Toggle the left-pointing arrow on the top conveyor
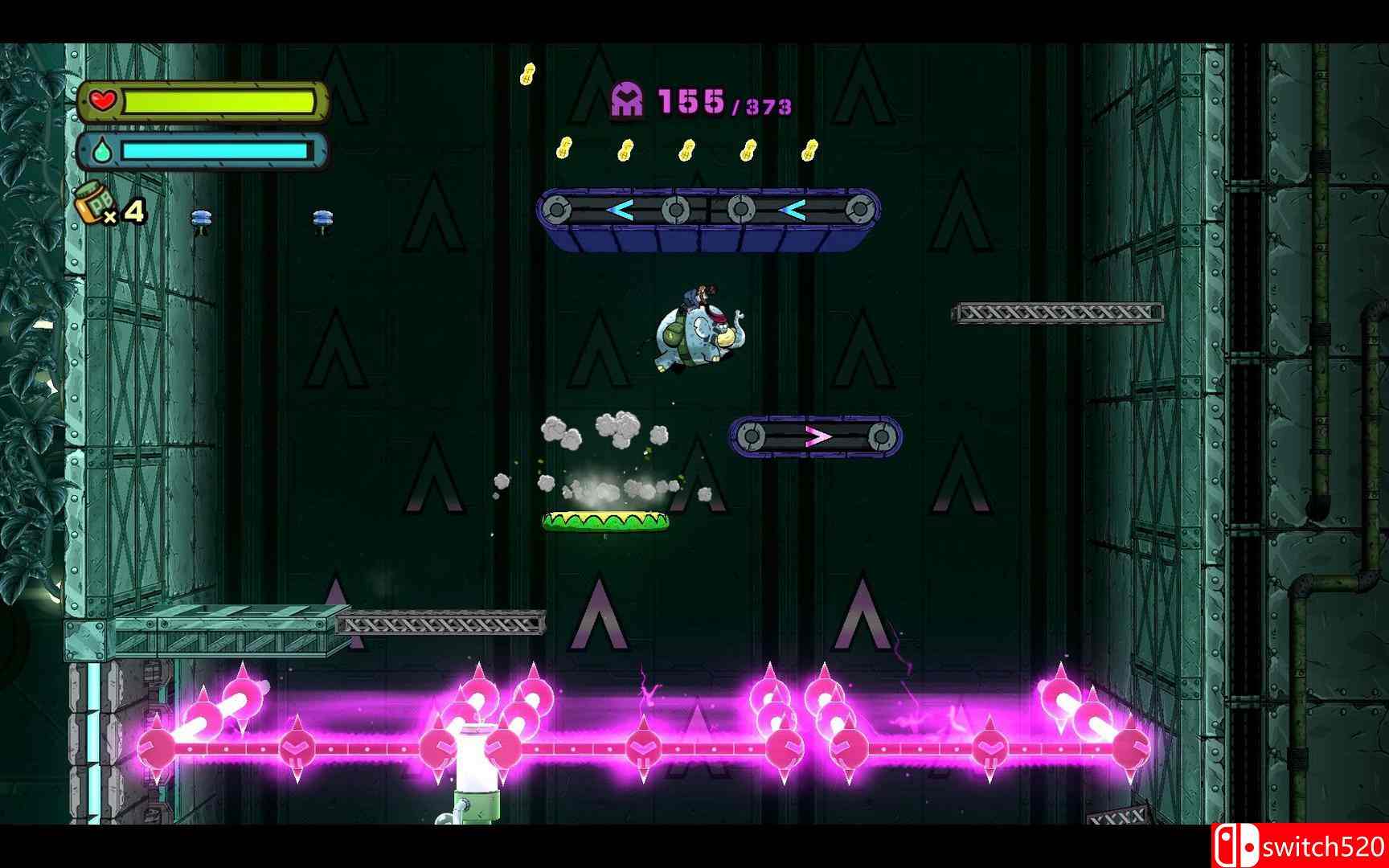This screenshot has width=1389, height=868. (x=619, y=211)
